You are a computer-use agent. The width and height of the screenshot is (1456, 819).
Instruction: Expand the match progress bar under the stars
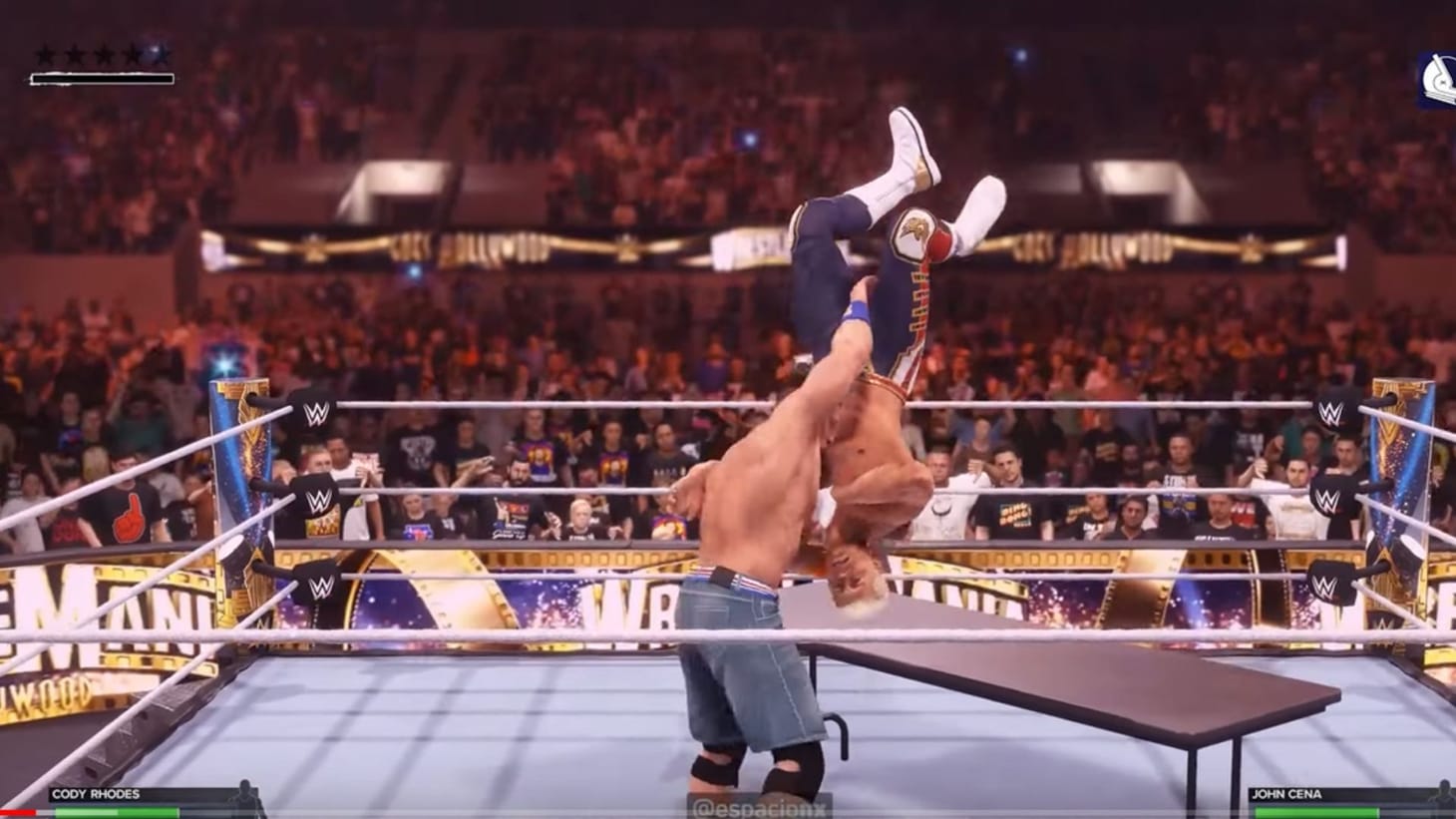coord(103,78)
